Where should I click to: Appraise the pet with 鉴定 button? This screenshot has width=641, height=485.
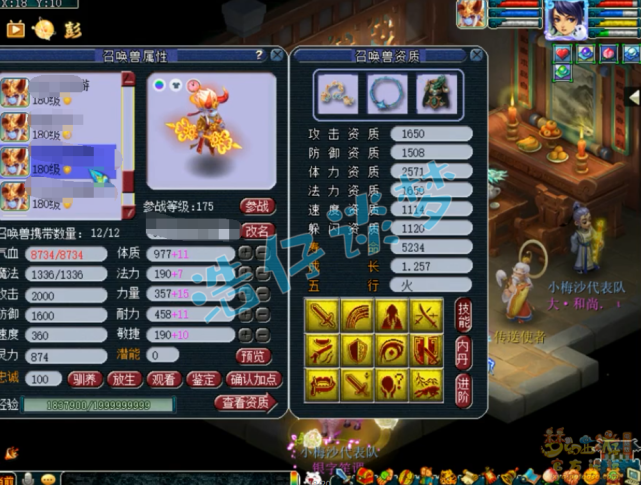(203, 380)
